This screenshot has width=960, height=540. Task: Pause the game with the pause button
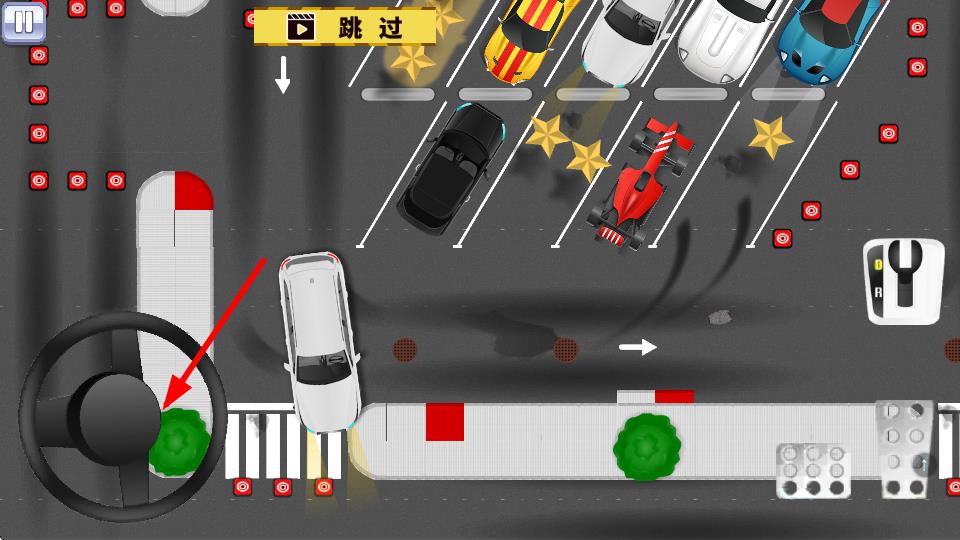[x=24, y=22]
